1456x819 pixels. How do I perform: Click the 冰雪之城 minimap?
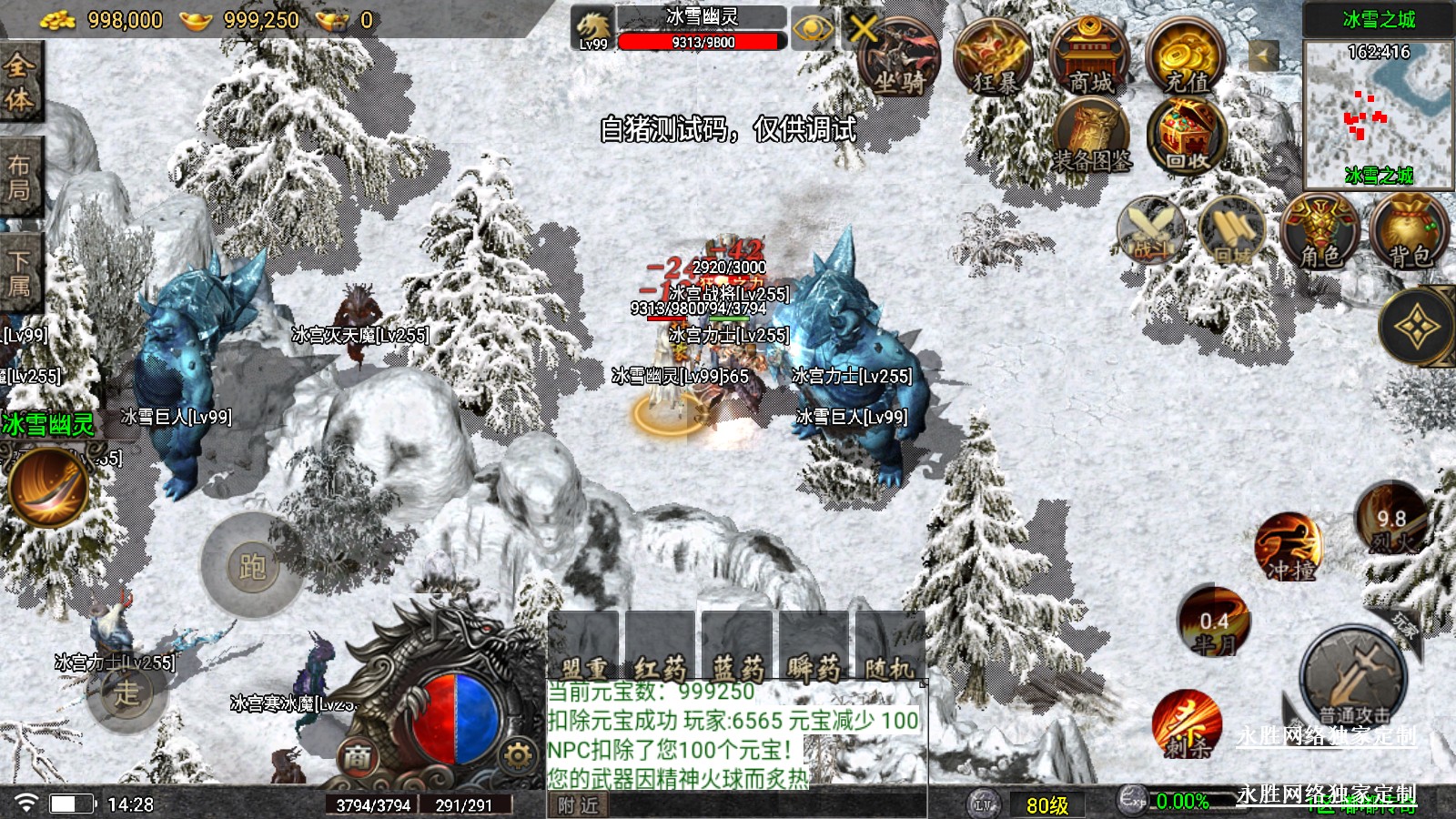(x=1378, y=113)
